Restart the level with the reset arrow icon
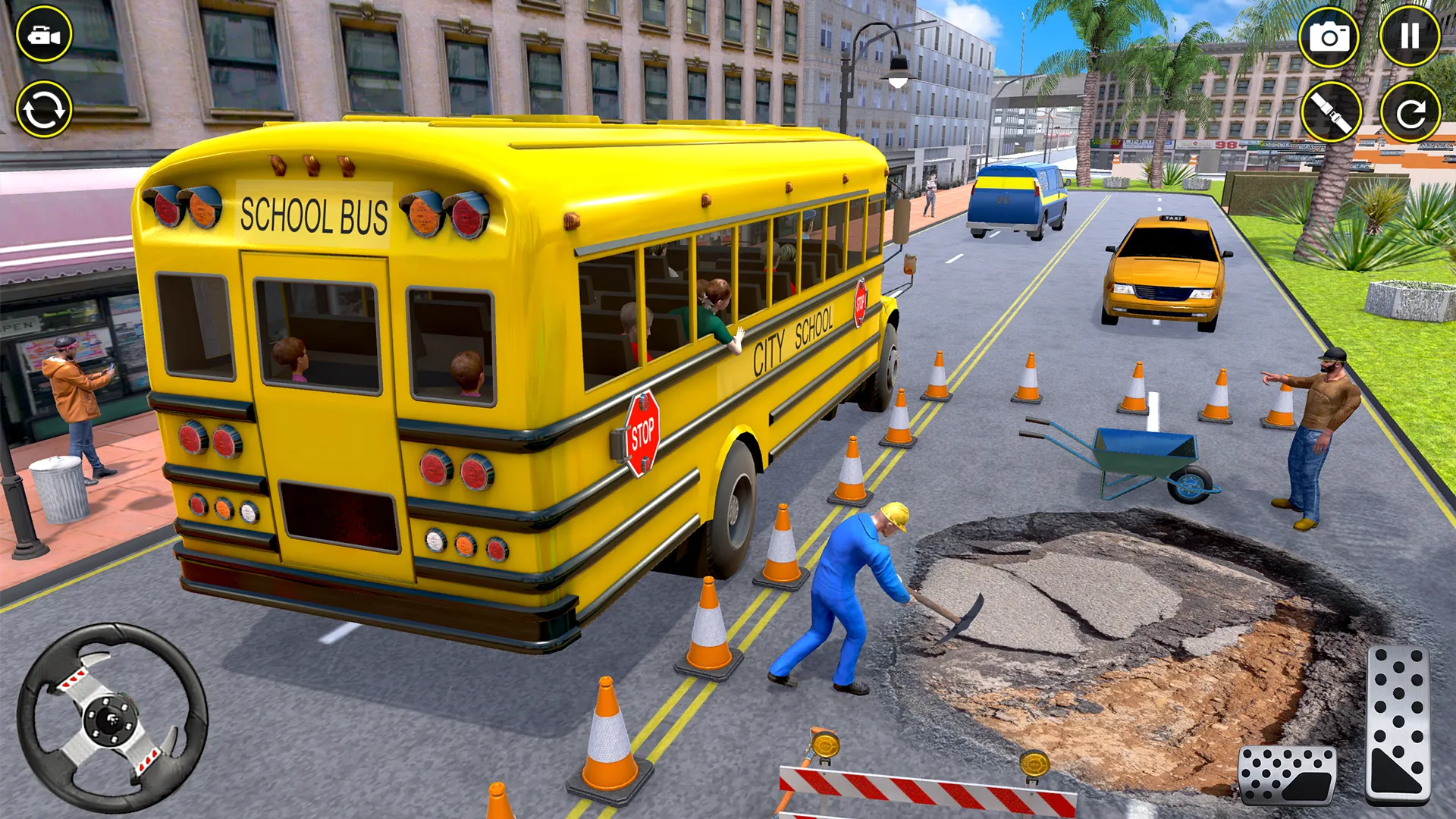The image size is (1456, 819). 1412,110
